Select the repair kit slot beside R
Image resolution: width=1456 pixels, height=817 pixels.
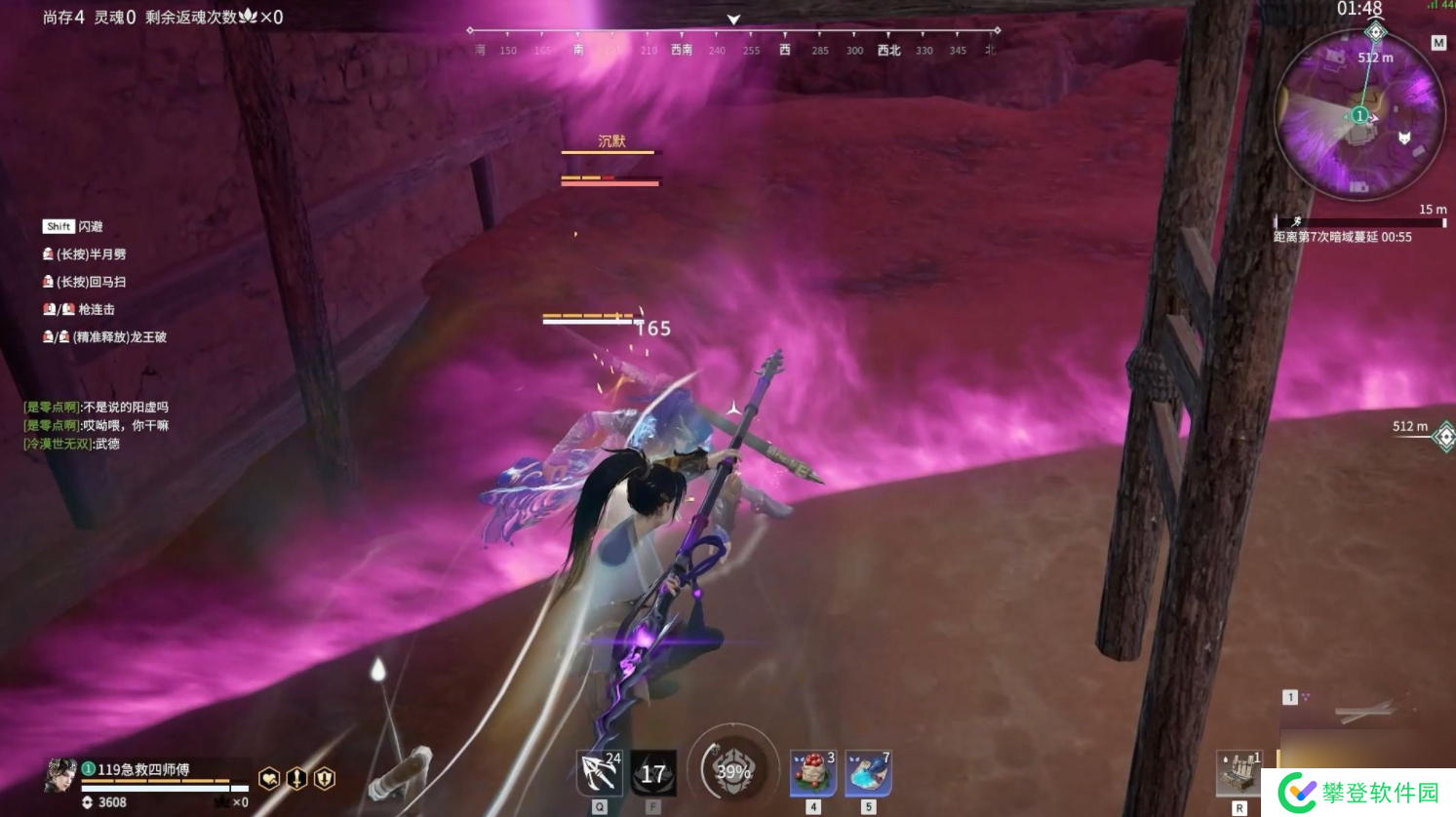coord(1240,772)
